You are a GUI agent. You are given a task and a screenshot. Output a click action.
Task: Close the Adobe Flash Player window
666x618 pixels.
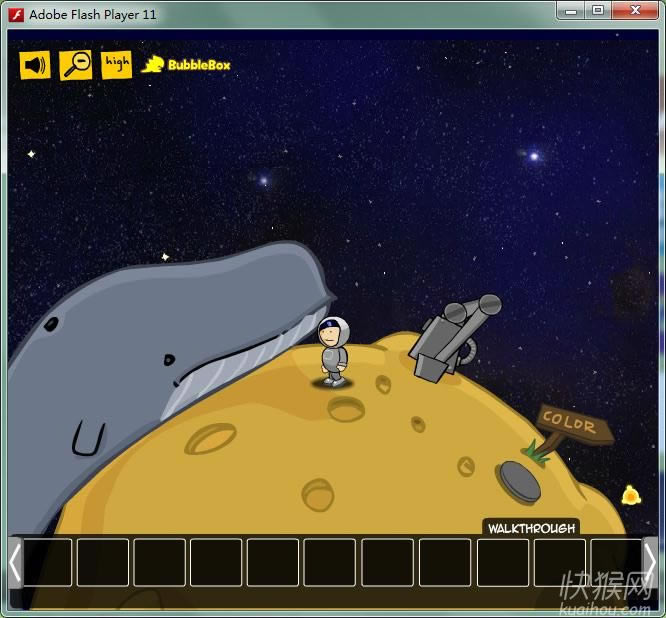pos(632,11)
